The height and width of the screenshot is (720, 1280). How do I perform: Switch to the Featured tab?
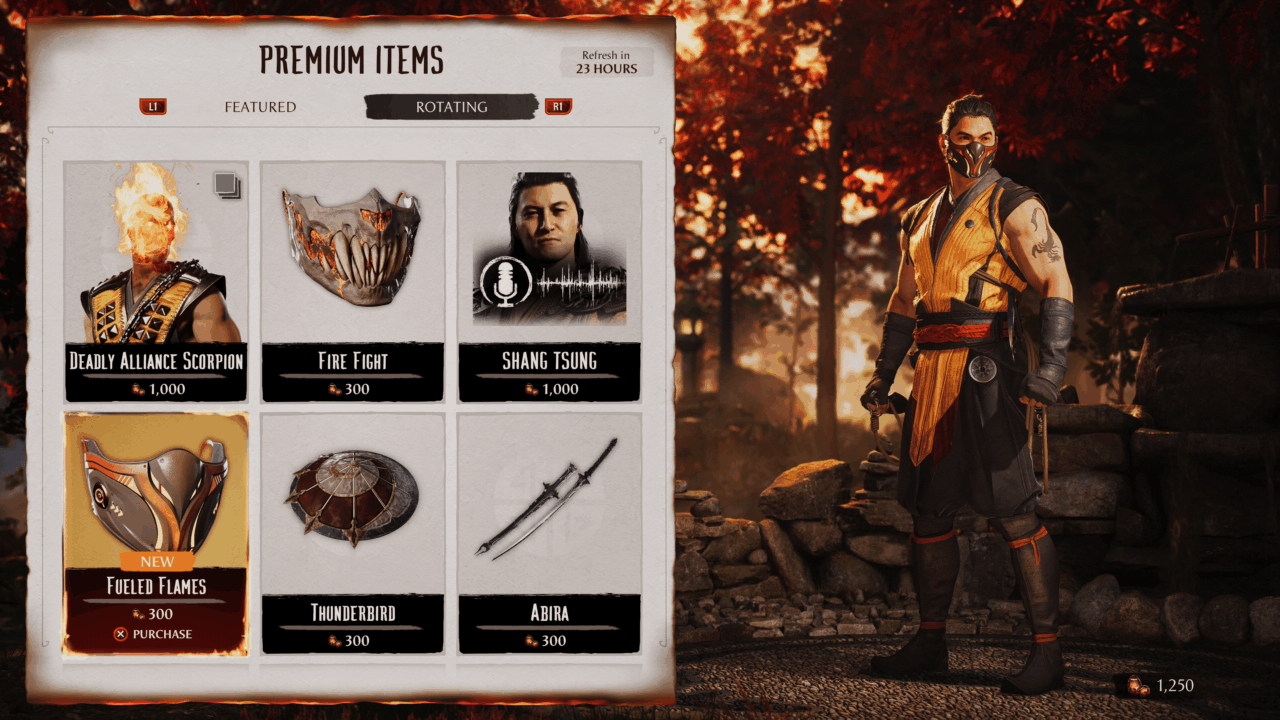(x=260, y=107)
